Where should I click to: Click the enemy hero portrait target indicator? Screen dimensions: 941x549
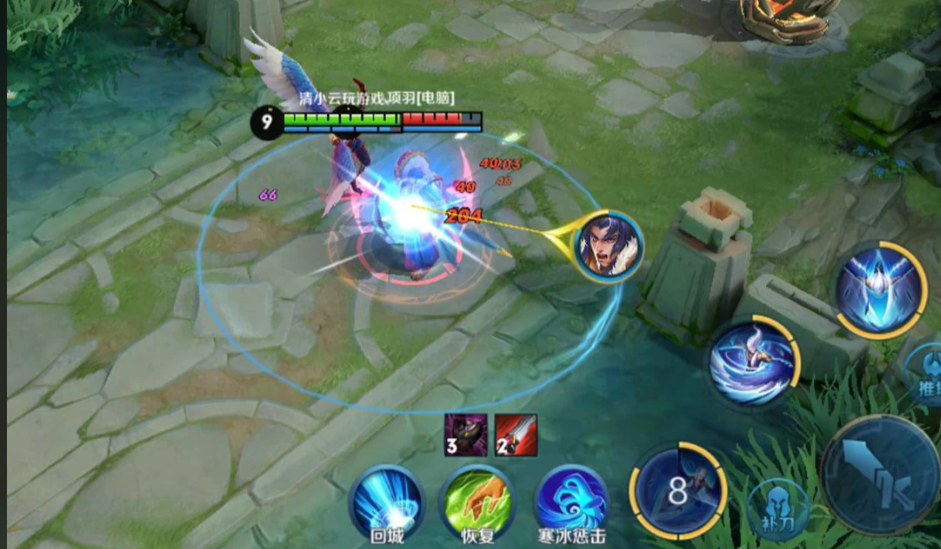click(x=607, y=245)
